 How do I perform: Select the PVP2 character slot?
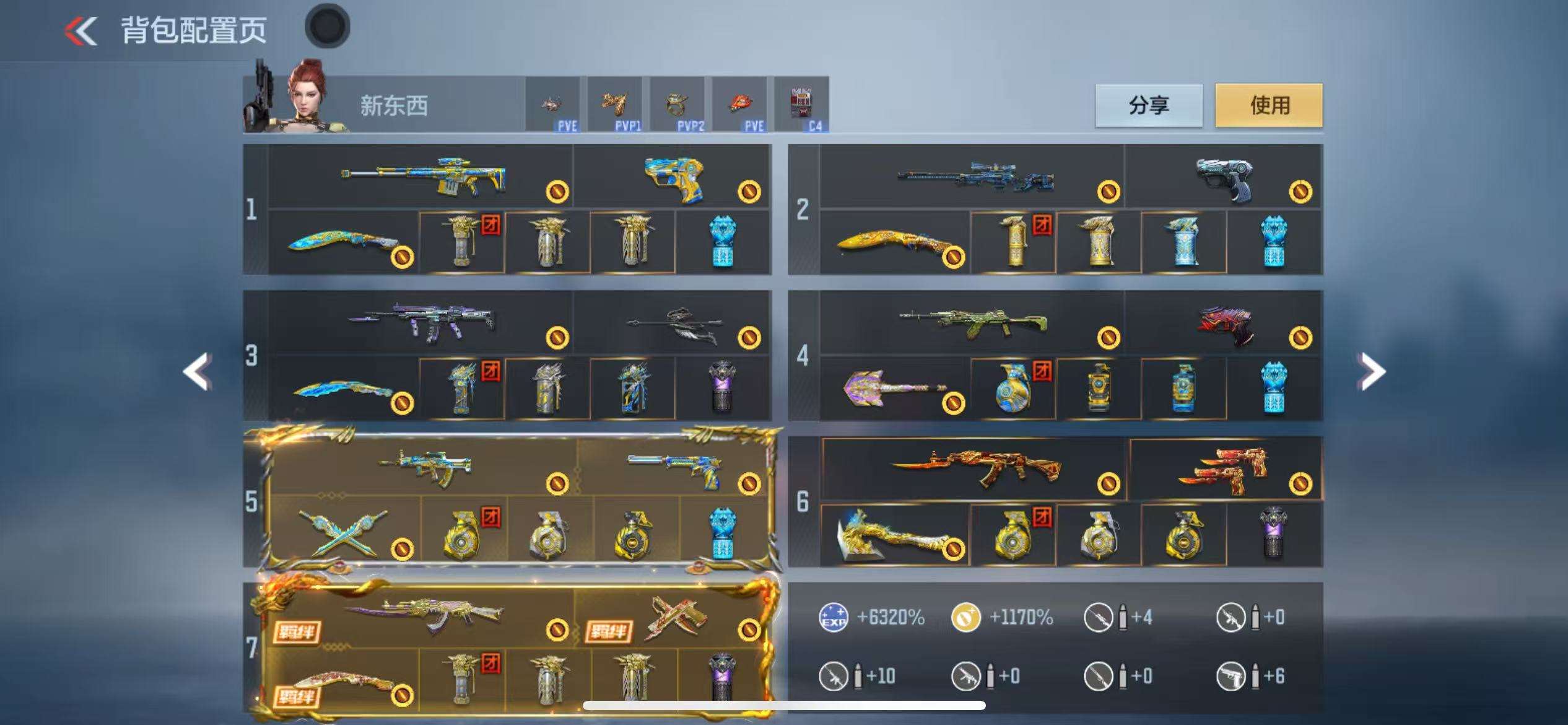click(677, 104)
